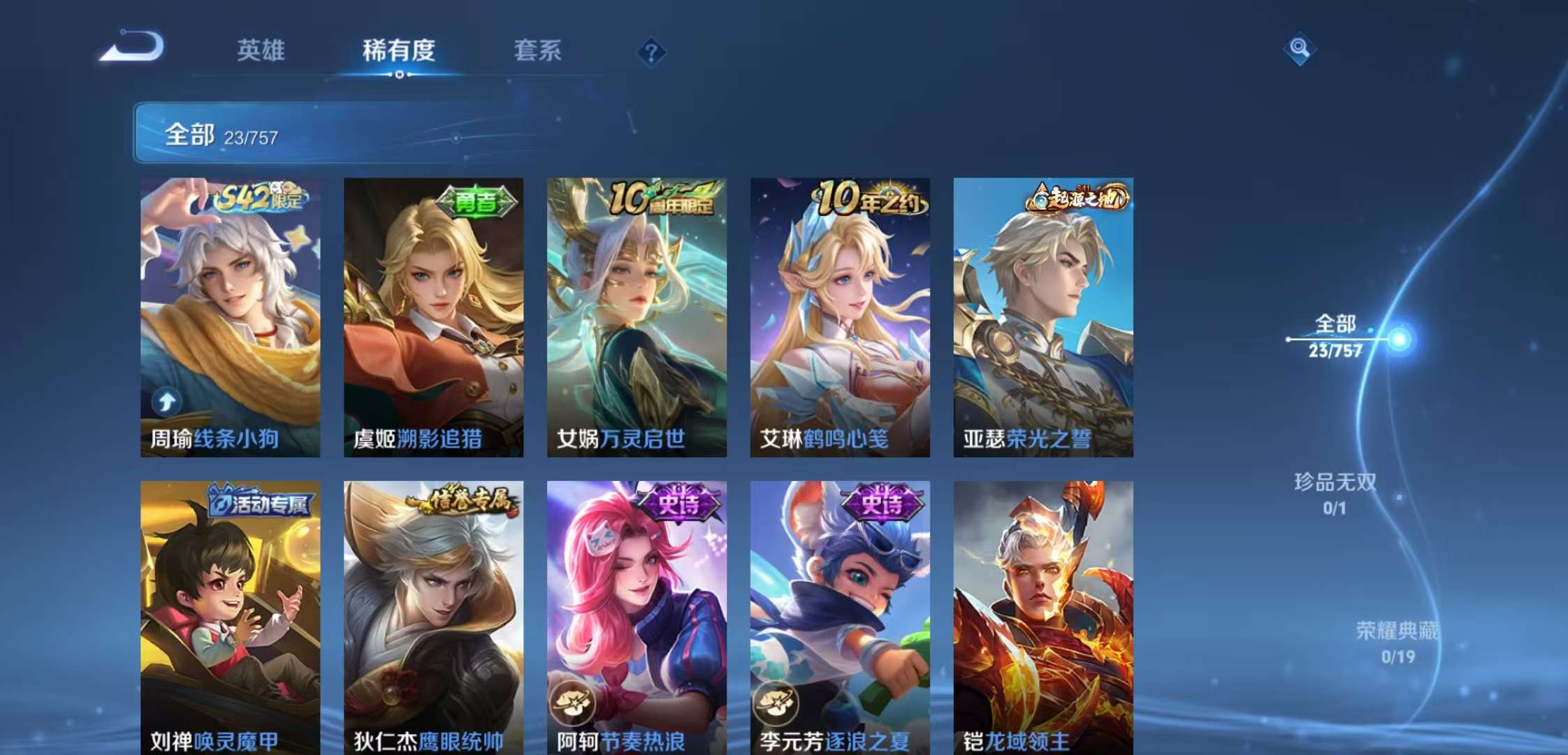This screenshot has height=755, width=1568.
Task: Click the upgrade arrow on 周瑜 card
Action: pos(166,402)
